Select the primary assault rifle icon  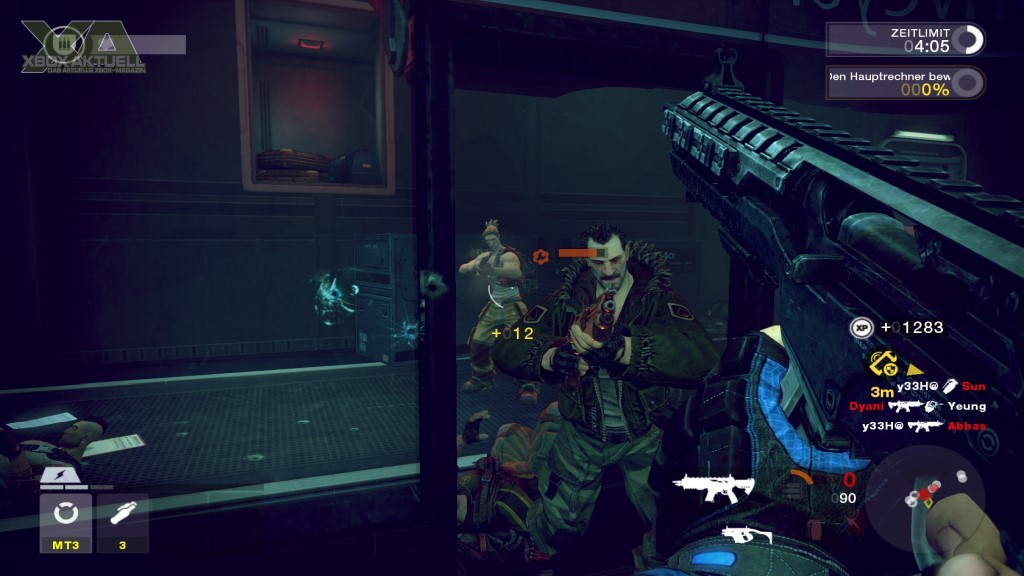click(x=713, y=488)
